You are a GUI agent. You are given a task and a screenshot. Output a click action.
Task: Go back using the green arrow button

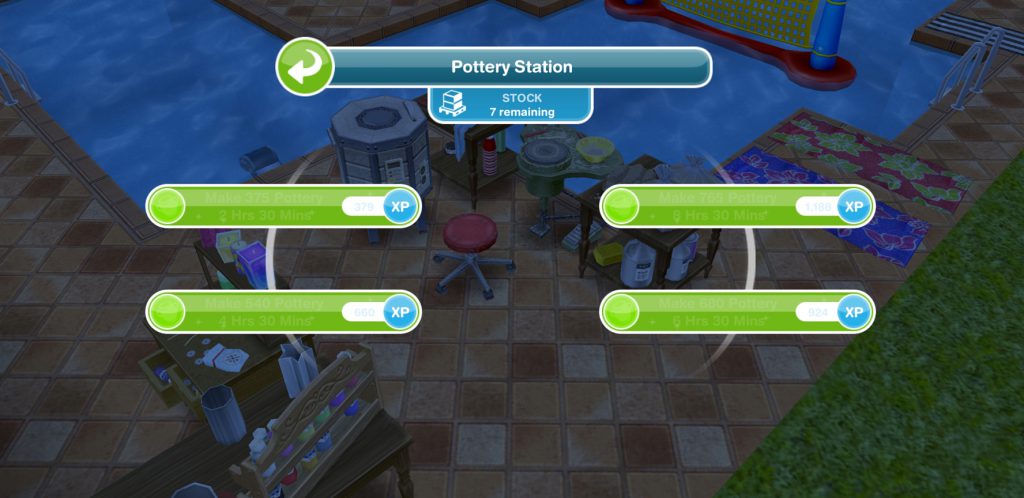coord(304,68)
